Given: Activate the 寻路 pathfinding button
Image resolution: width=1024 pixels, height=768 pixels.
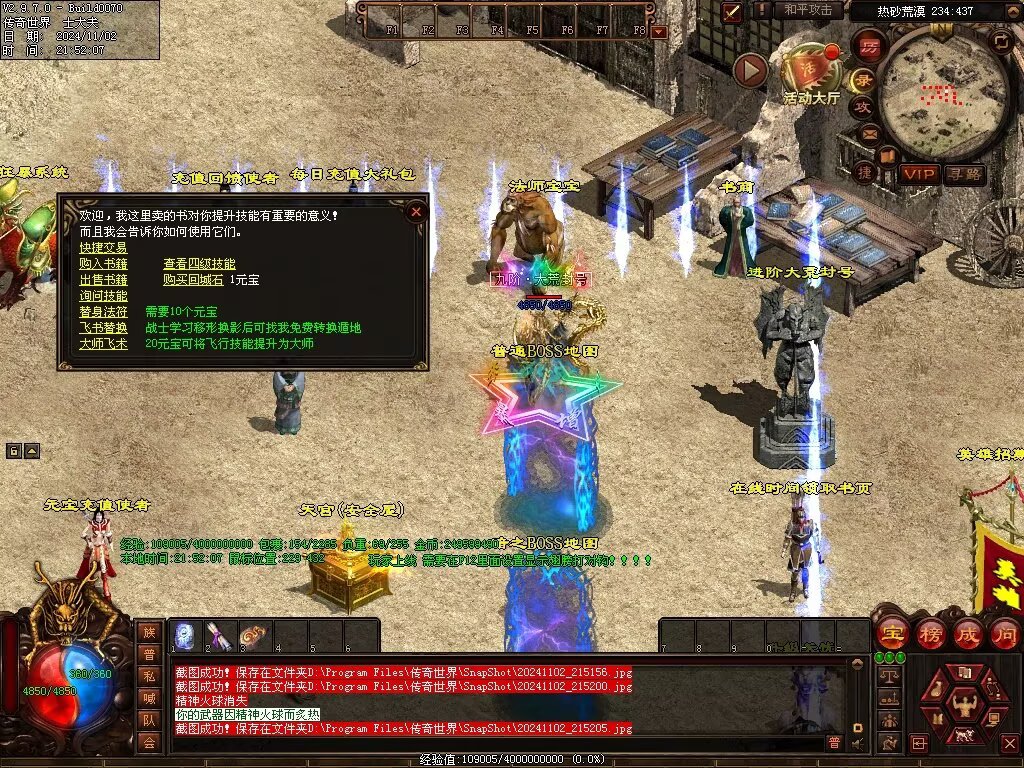Looking at the screenshot, I should pos(964,174).
